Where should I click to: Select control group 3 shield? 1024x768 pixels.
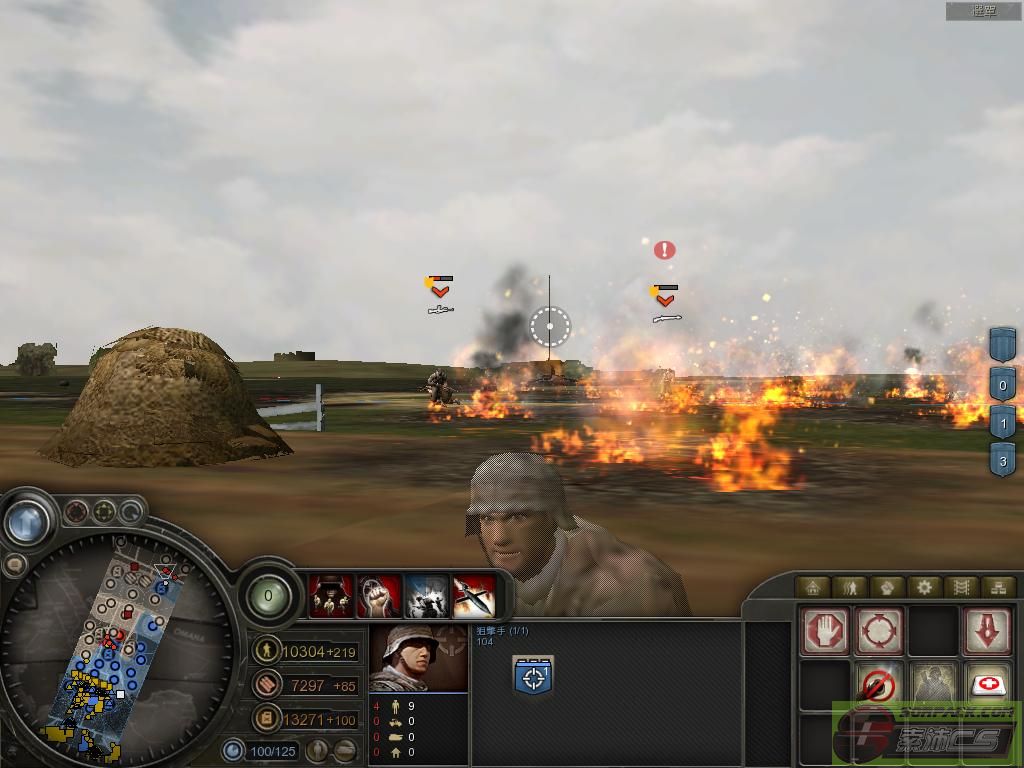click(1003, 462)
